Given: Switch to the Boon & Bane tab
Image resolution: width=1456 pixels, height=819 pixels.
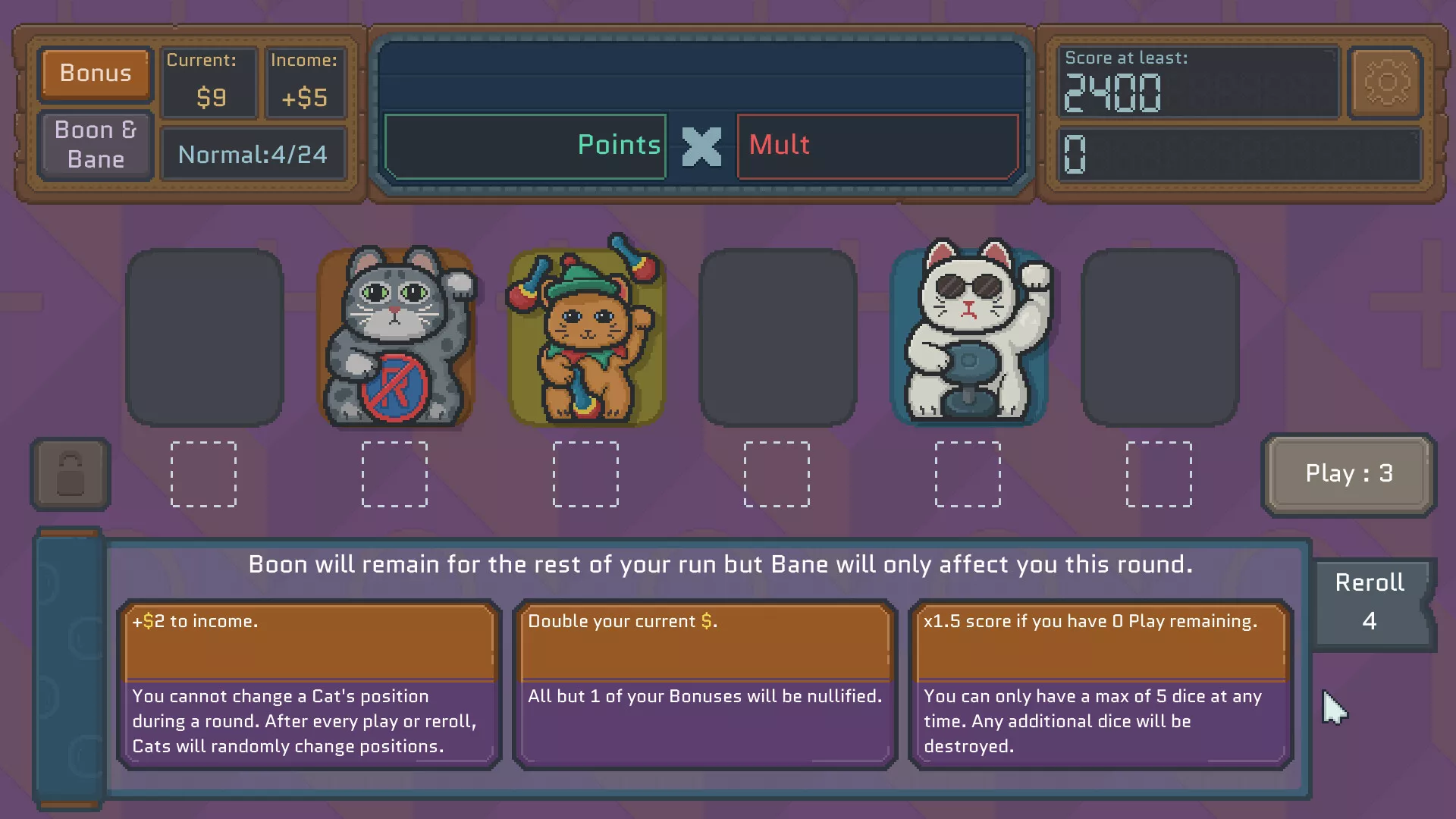Looking at the screenshot, I should 96,145.
